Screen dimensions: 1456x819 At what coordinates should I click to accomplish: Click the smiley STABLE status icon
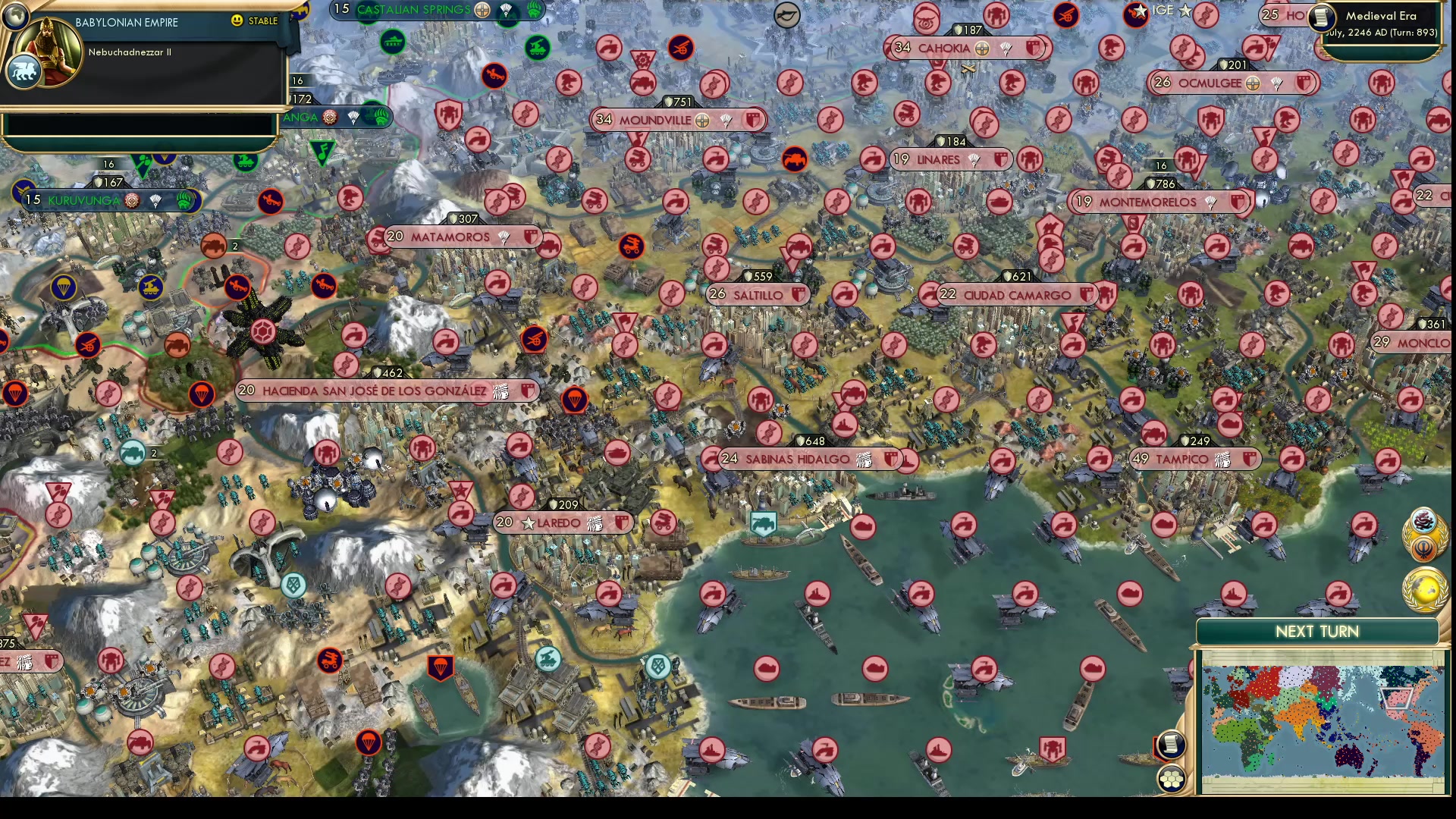tap(237, 21)
